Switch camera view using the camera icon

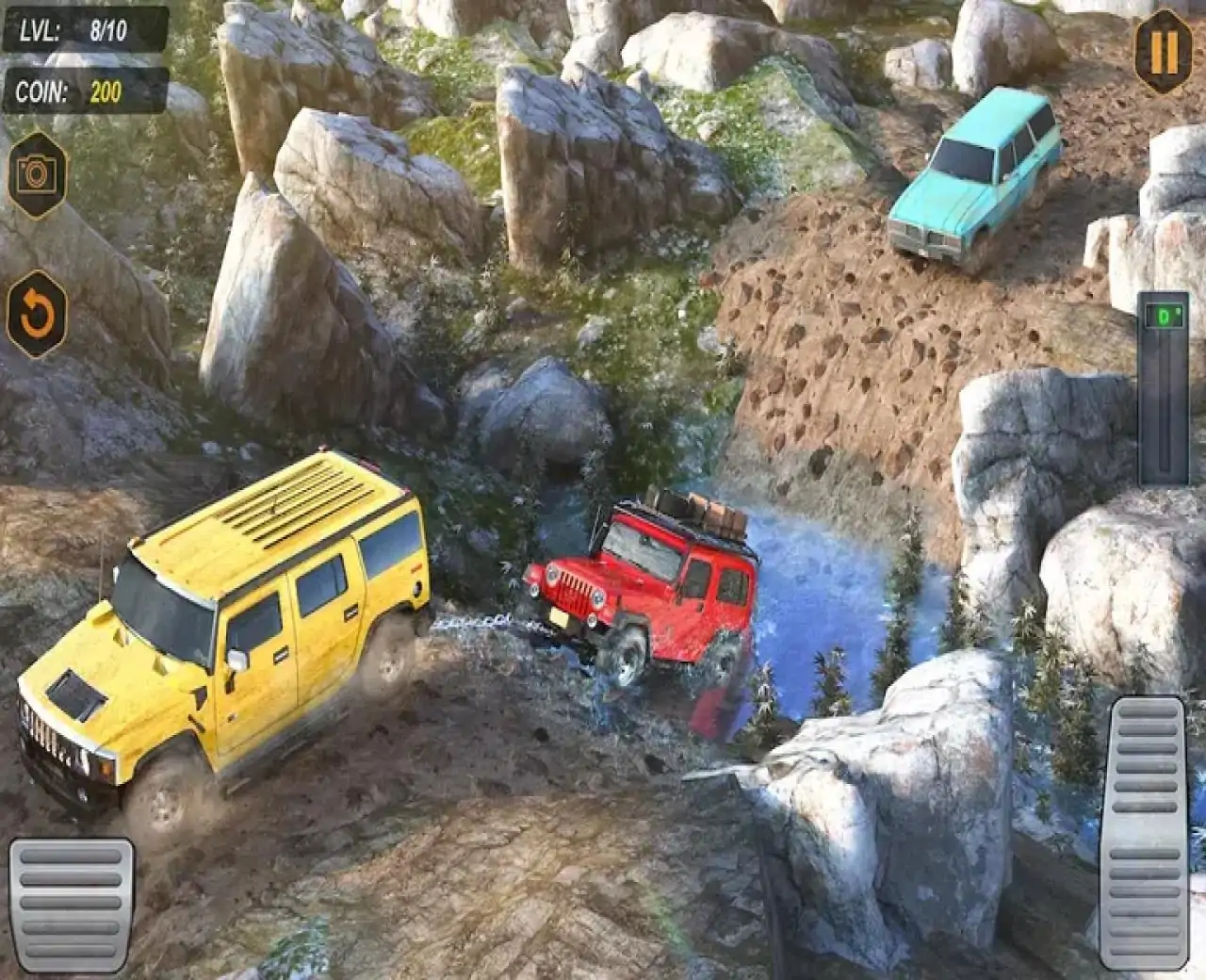tap(38, 174)
